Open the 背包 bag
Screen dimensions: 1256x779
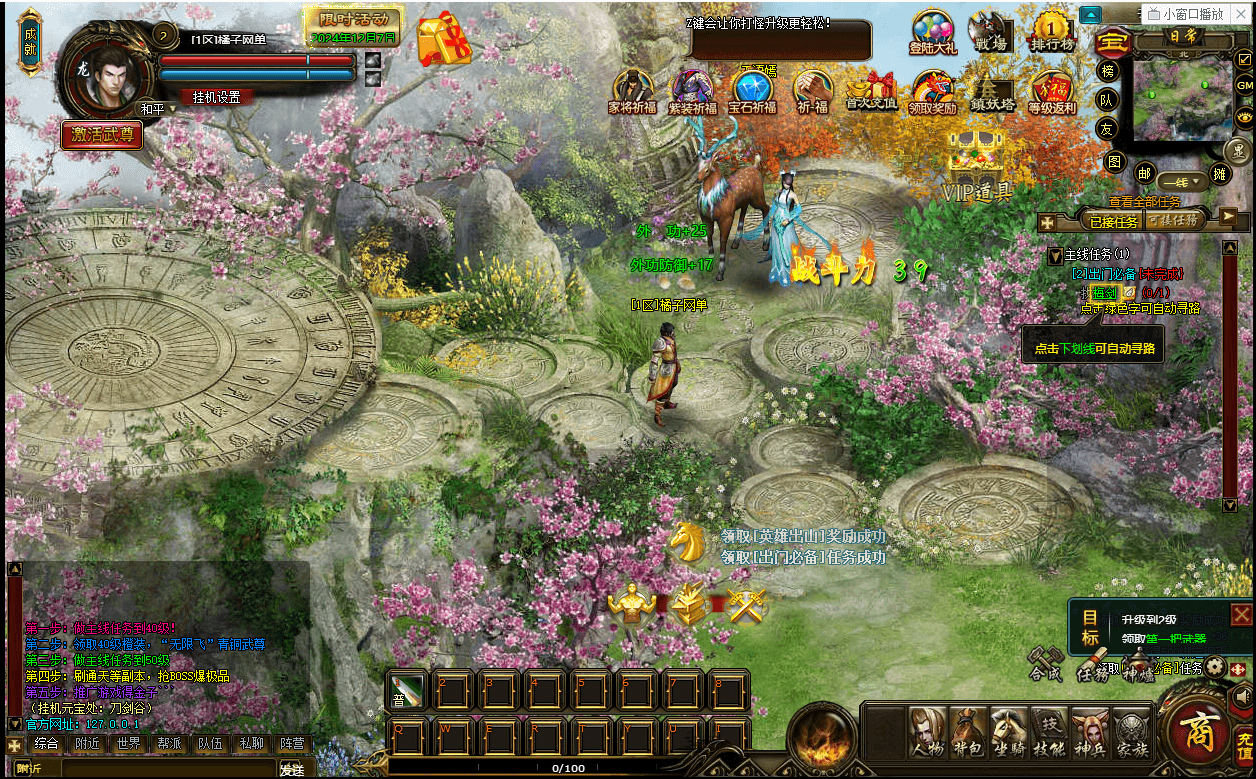[967, 732]
